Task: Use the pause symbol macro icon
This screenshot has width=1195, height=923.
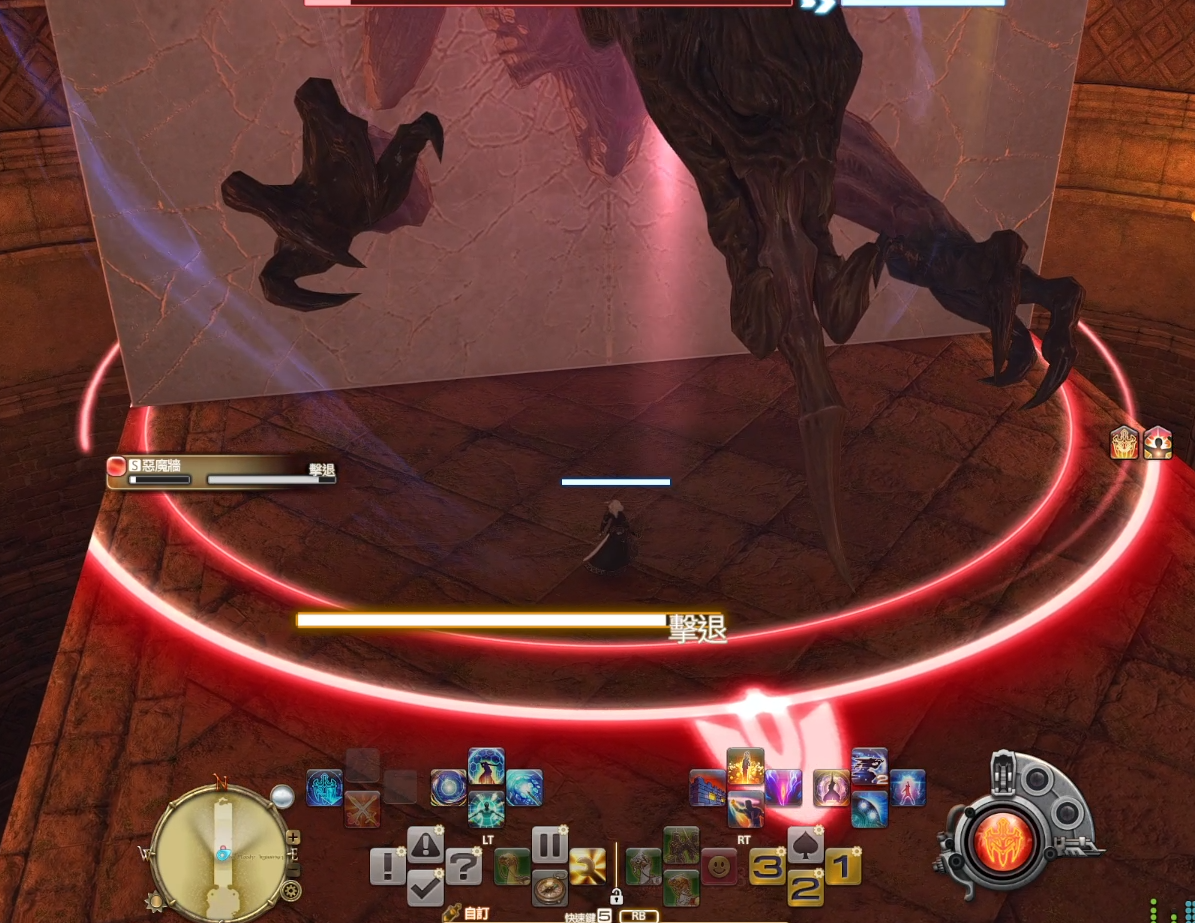Action: [x=549, y=846]
